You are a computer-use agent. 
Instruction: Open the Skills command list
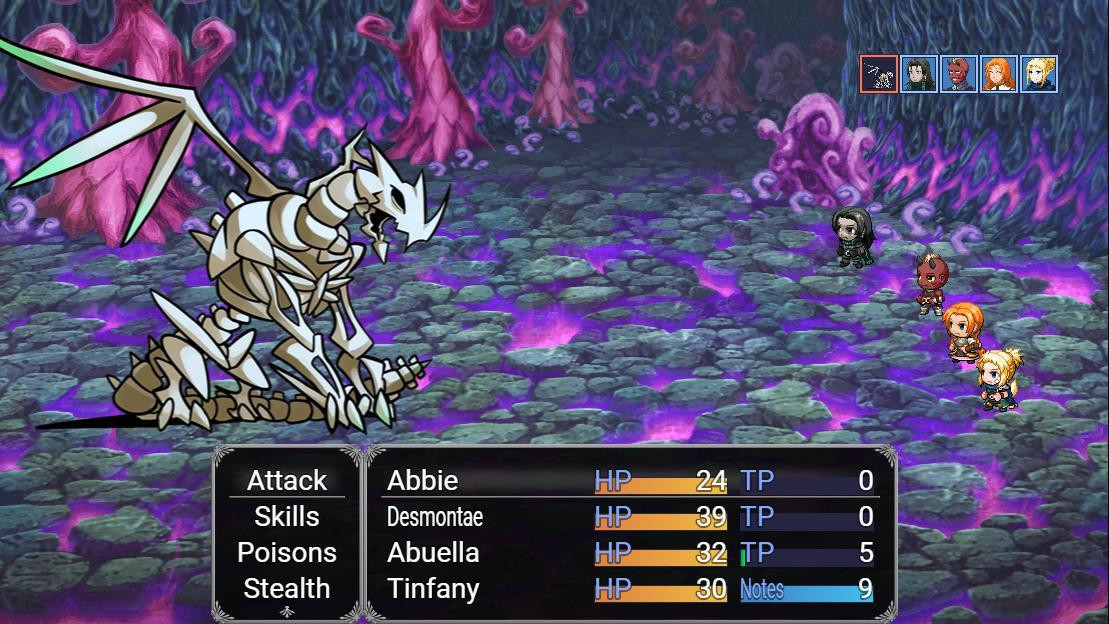pyautogui.click(x=287, y=517)
